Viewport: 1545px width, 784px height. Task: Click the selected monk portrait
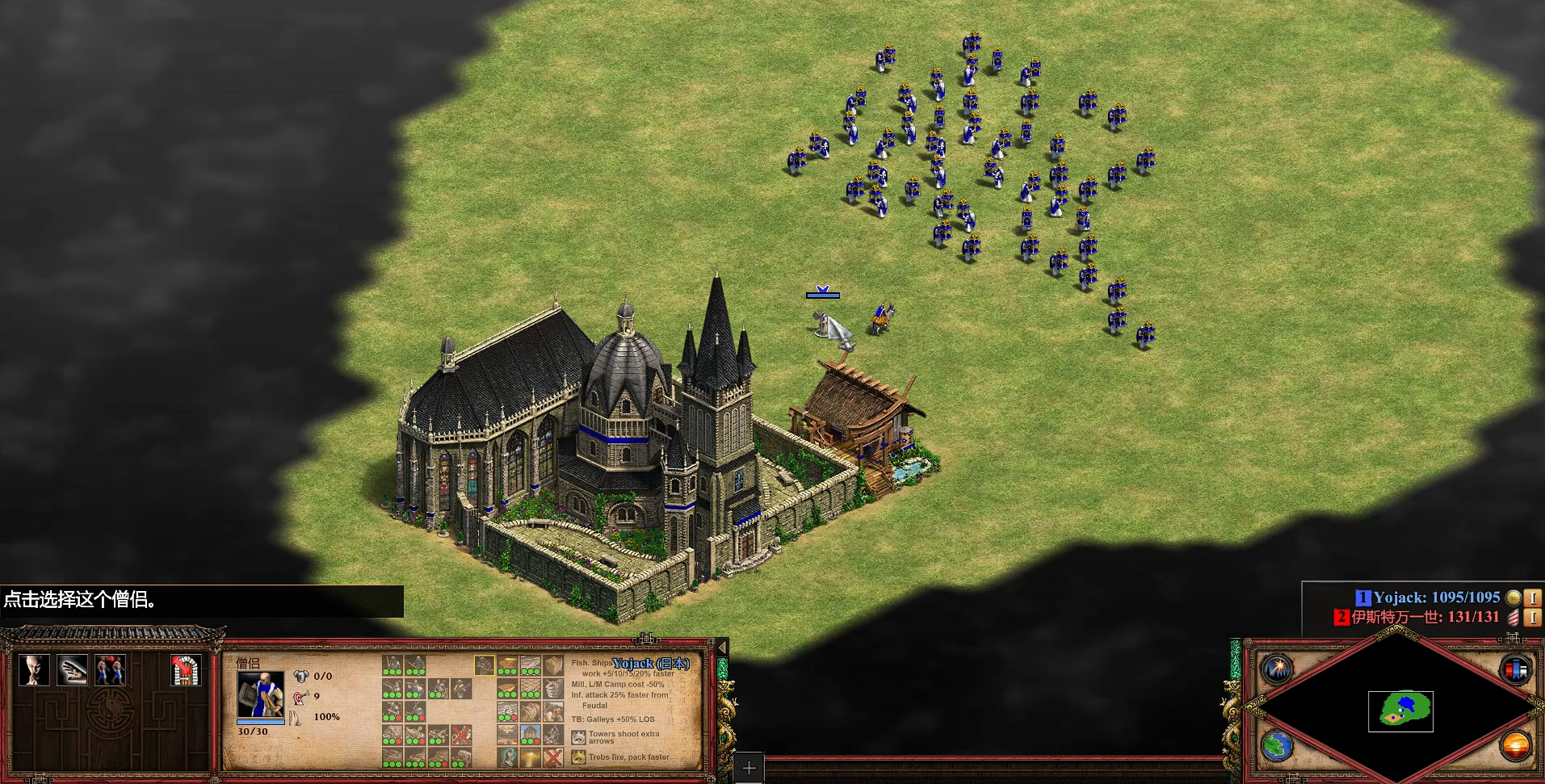[260, 695]
